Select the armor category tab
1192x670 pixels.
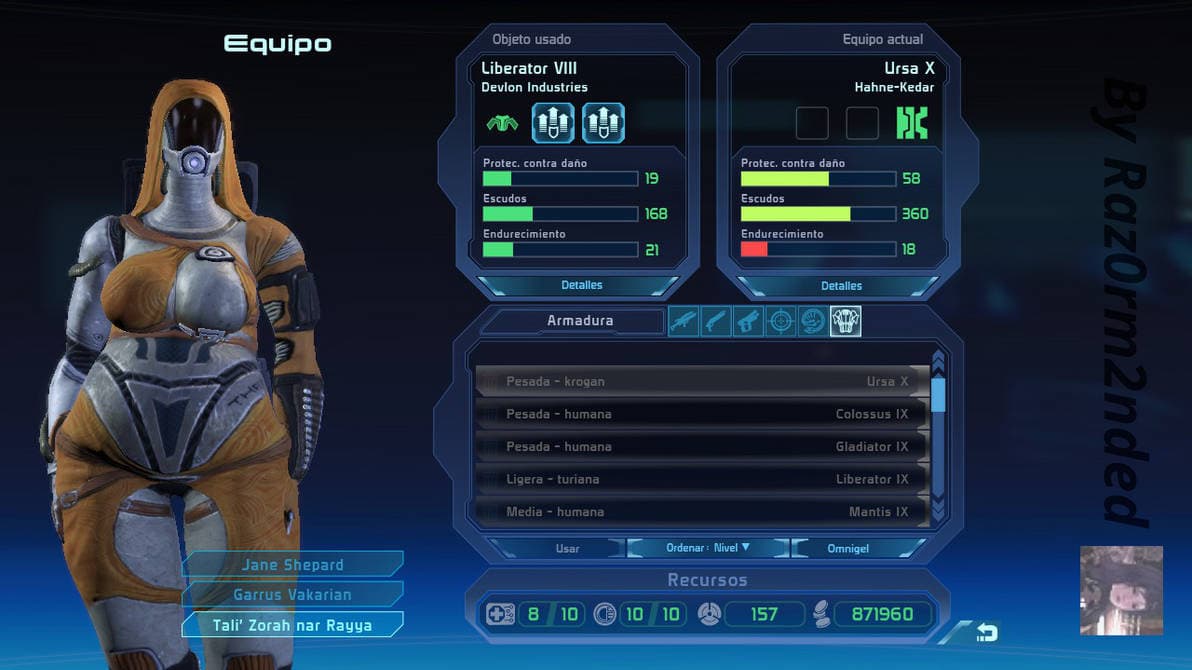coord(846,321)
